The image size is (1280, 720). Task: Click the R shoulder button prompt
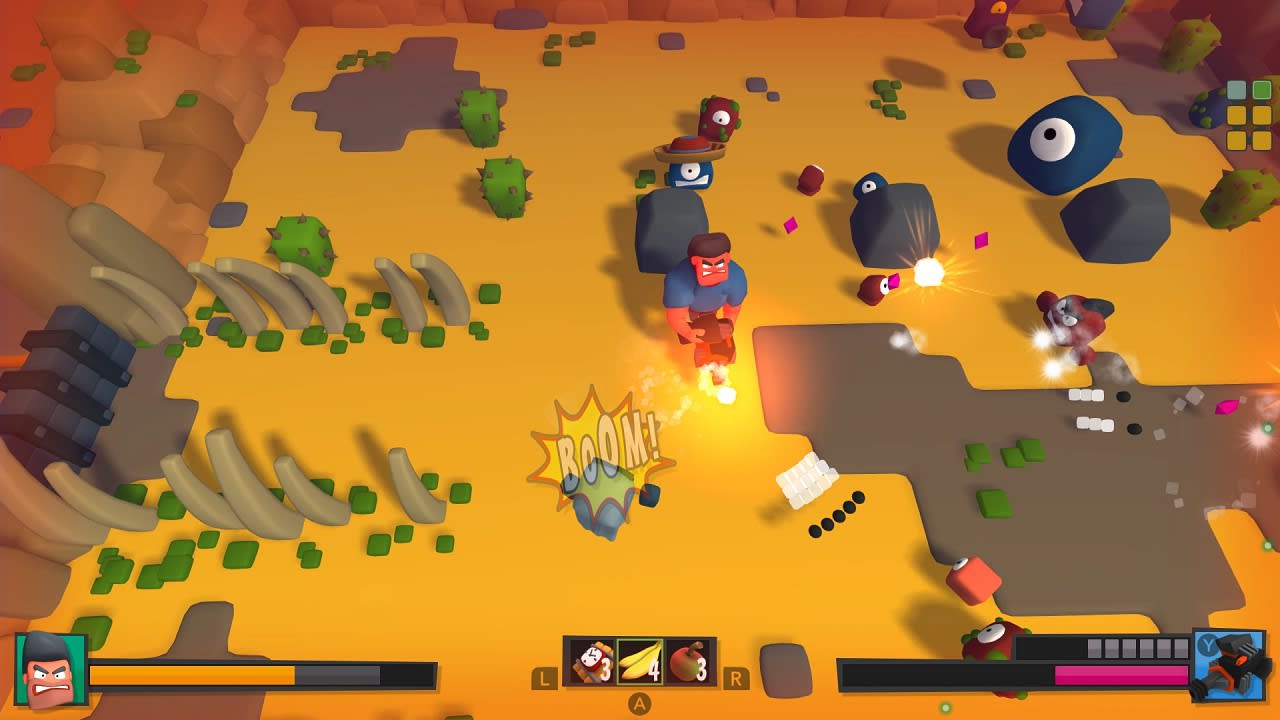pos(737,678)
